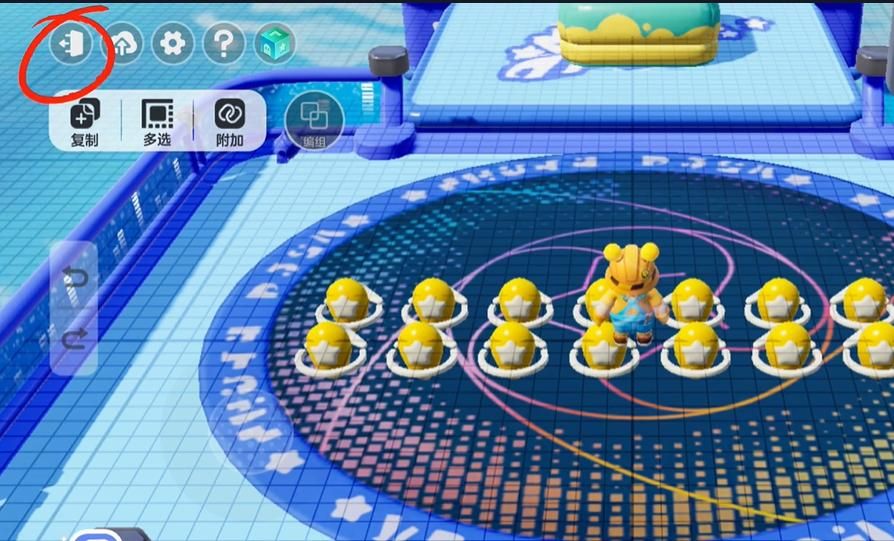The image size is (894, 541).
Task: Activate the 多选 (multi-select) tool
Action: [157, 122]
